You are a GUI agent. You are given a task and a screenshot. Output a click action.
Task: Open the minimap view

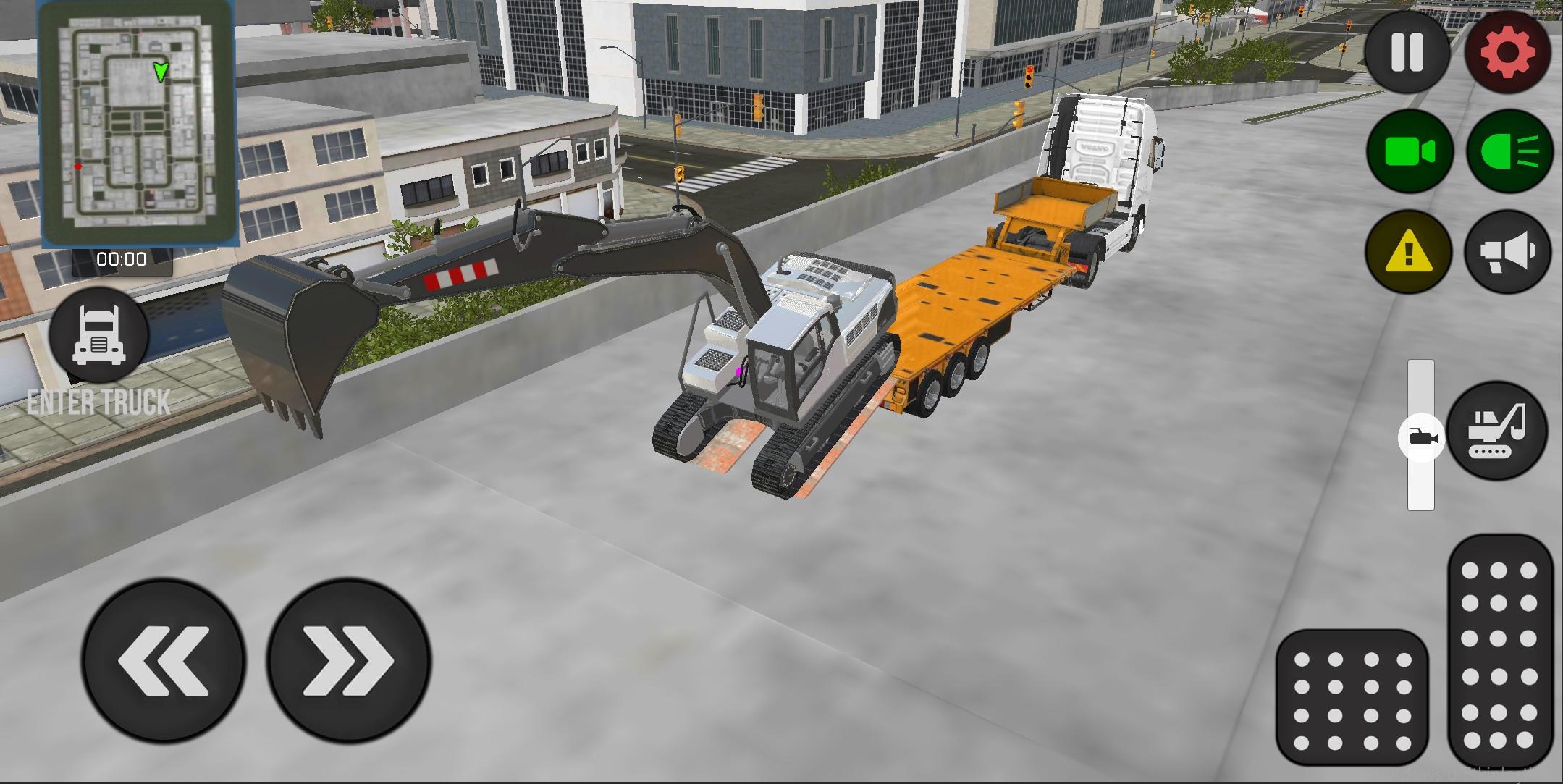pos(139,123)
